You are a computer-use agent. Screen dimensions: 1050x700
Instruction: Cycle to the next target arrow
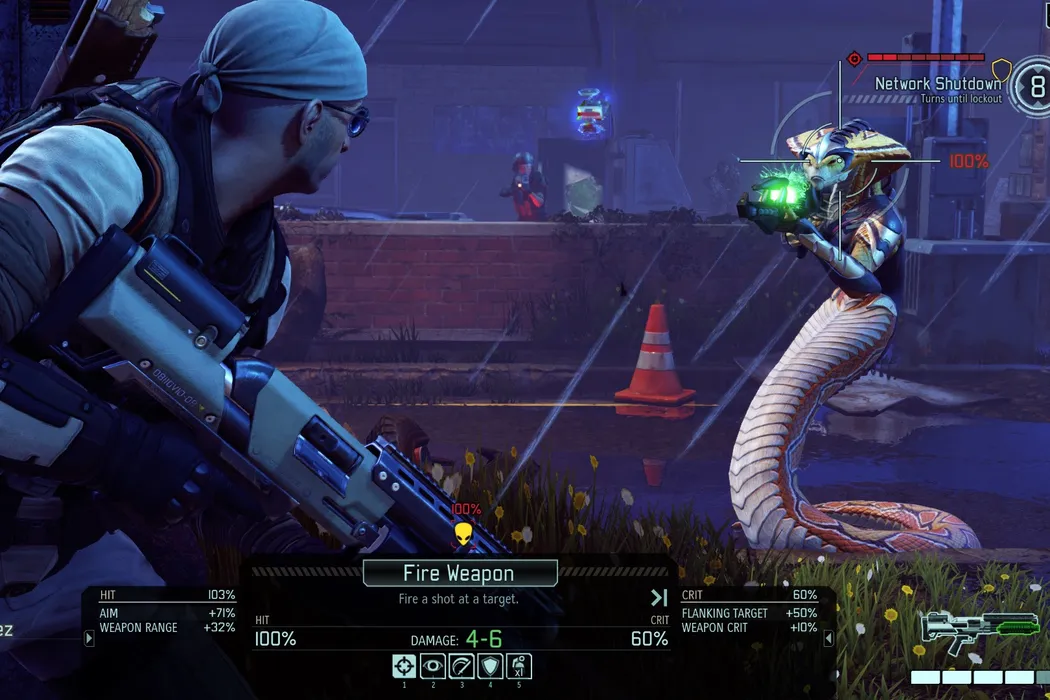(658, 598)
